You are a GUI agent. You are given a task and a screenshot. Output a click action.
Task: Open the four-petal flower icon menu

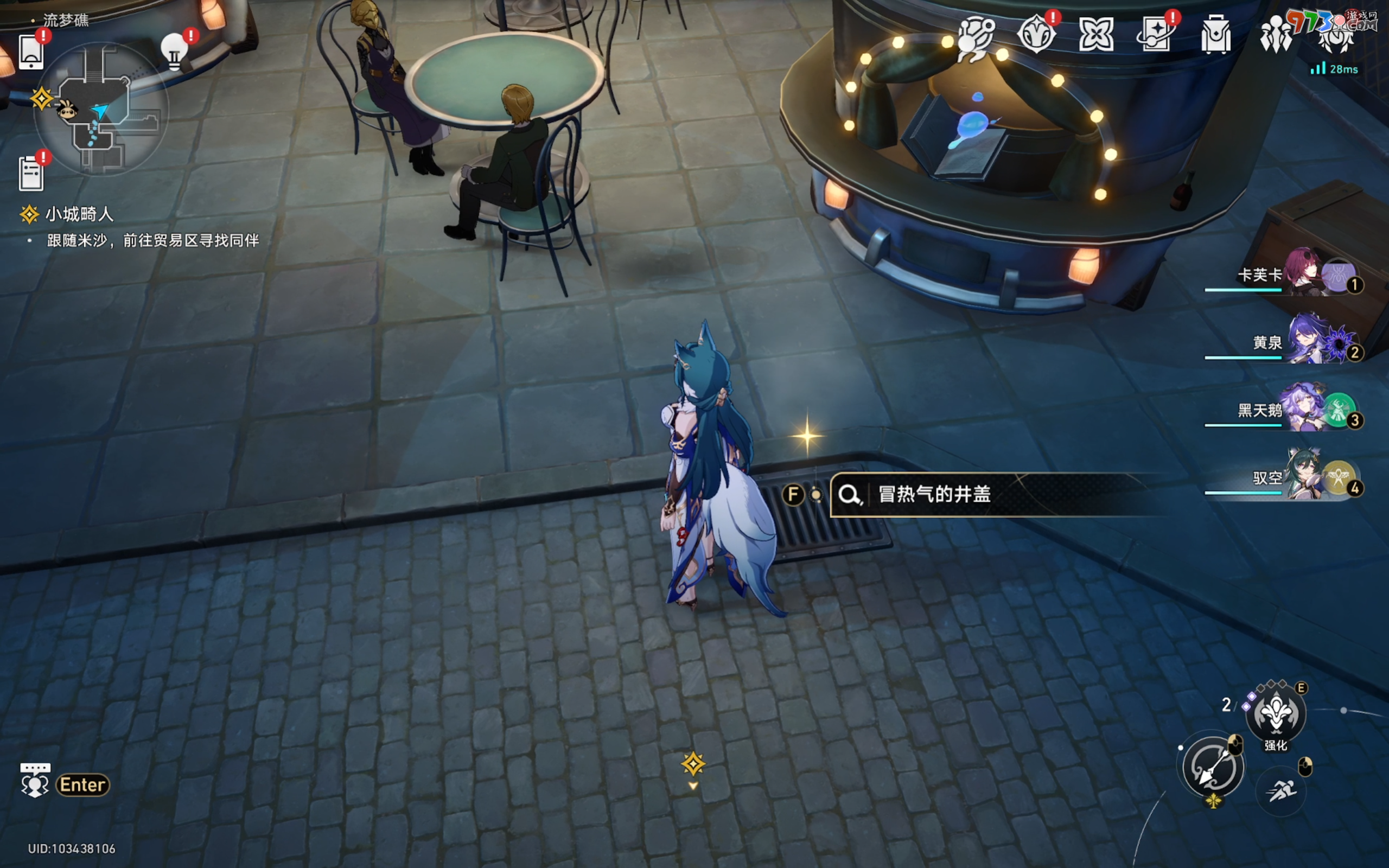pos(1095,34)
